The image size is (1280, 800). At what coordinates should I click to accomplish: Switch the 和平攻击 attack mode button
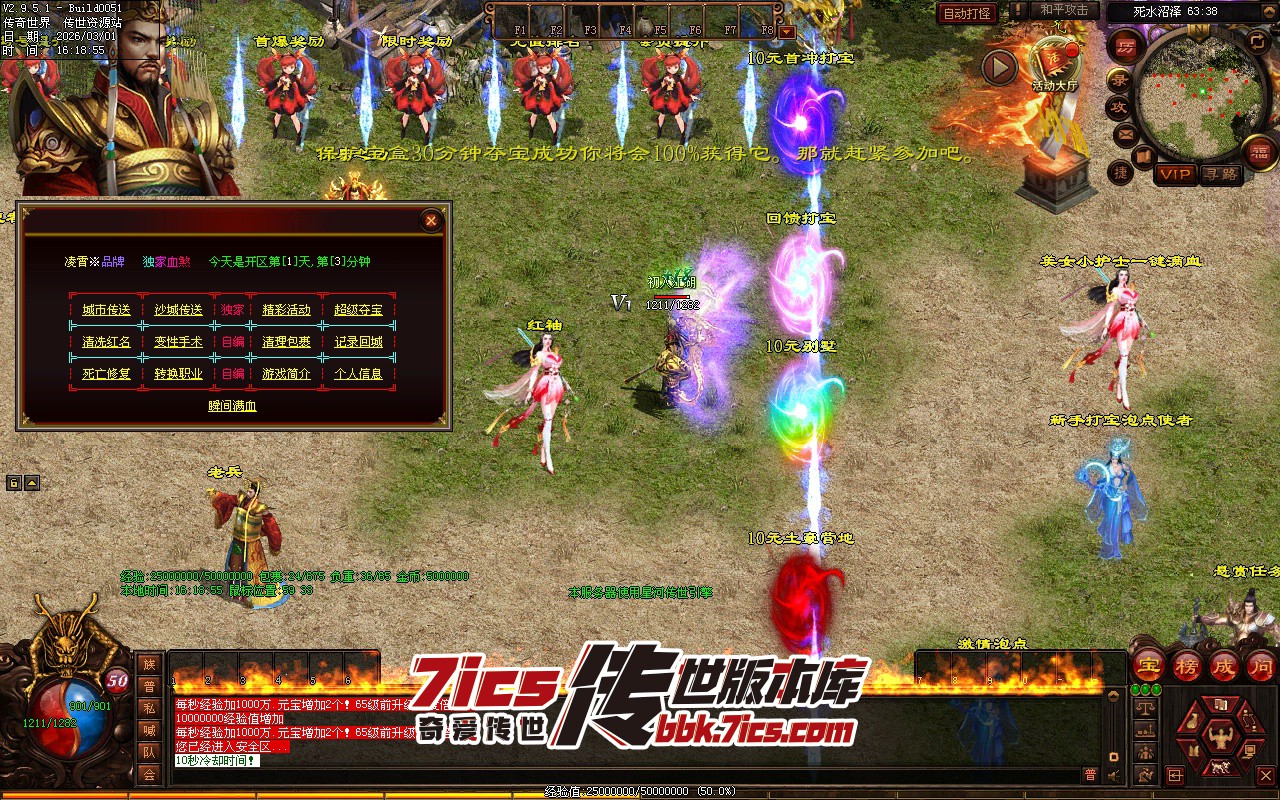[x=1064, y=10]
